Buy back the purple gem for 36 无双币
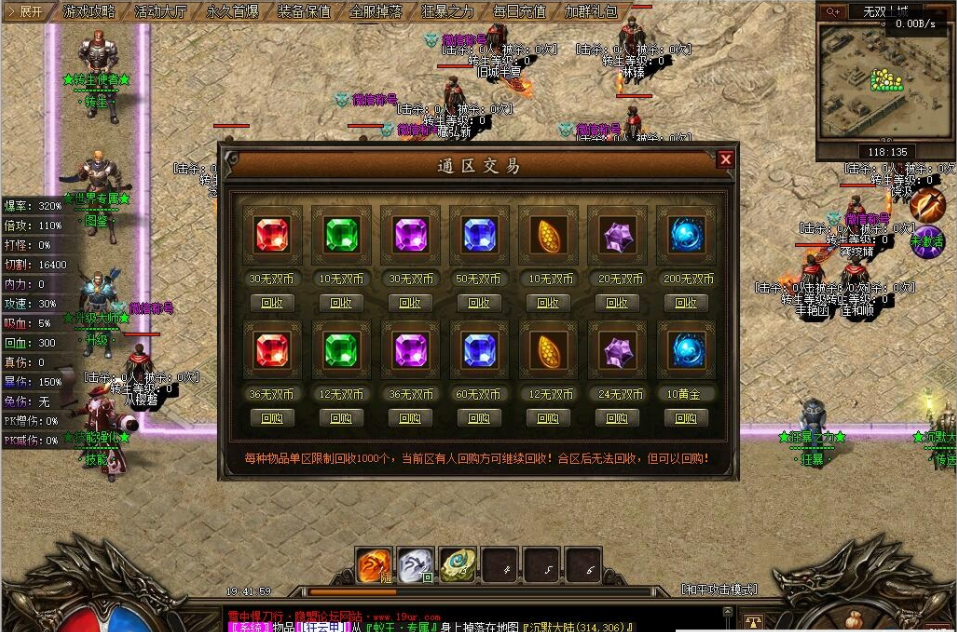 tap(410, 417)
